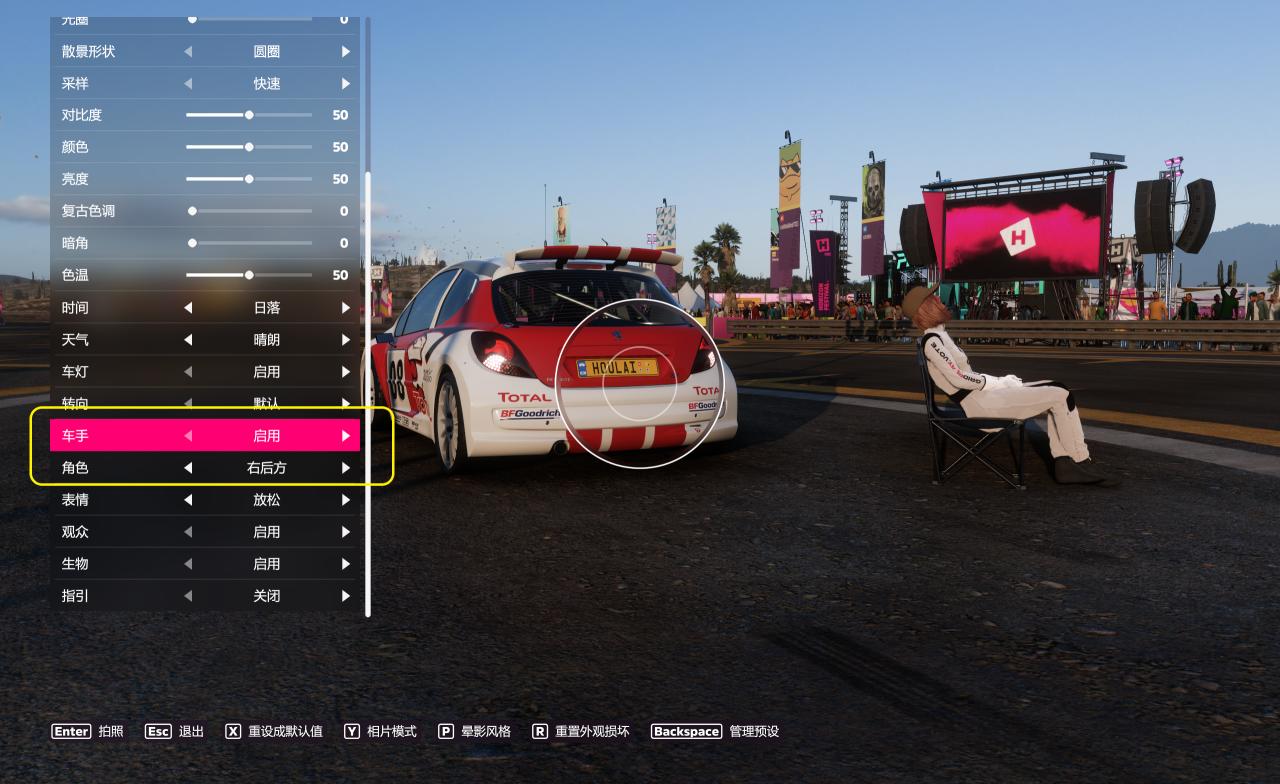Switch 指引 with its right arrow
The width and height of the screenshot is (1280, 784).
346,595
